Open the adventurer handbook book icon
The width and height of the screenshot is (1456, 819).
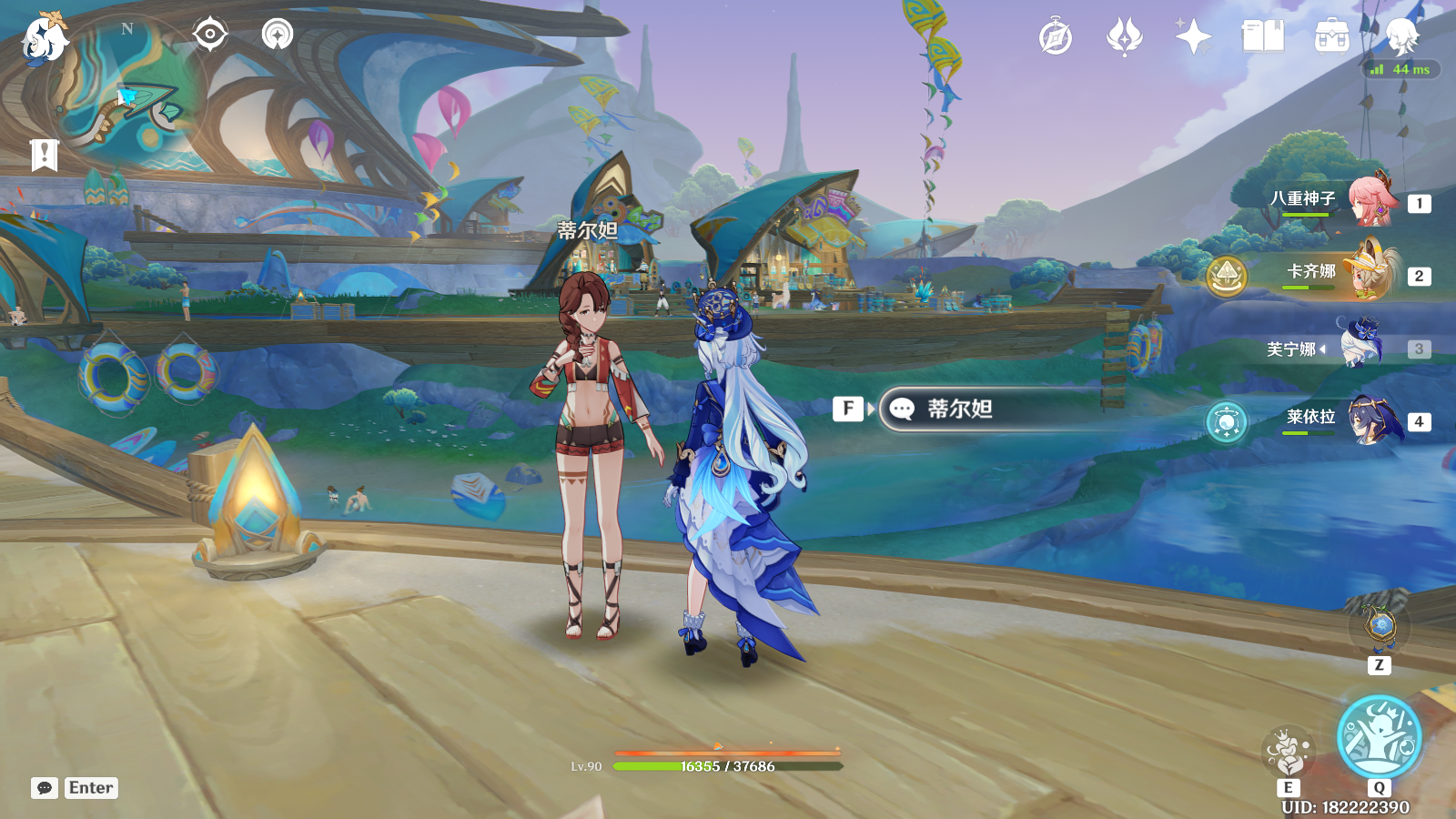pyautogui.click(x=1262, y=37)
